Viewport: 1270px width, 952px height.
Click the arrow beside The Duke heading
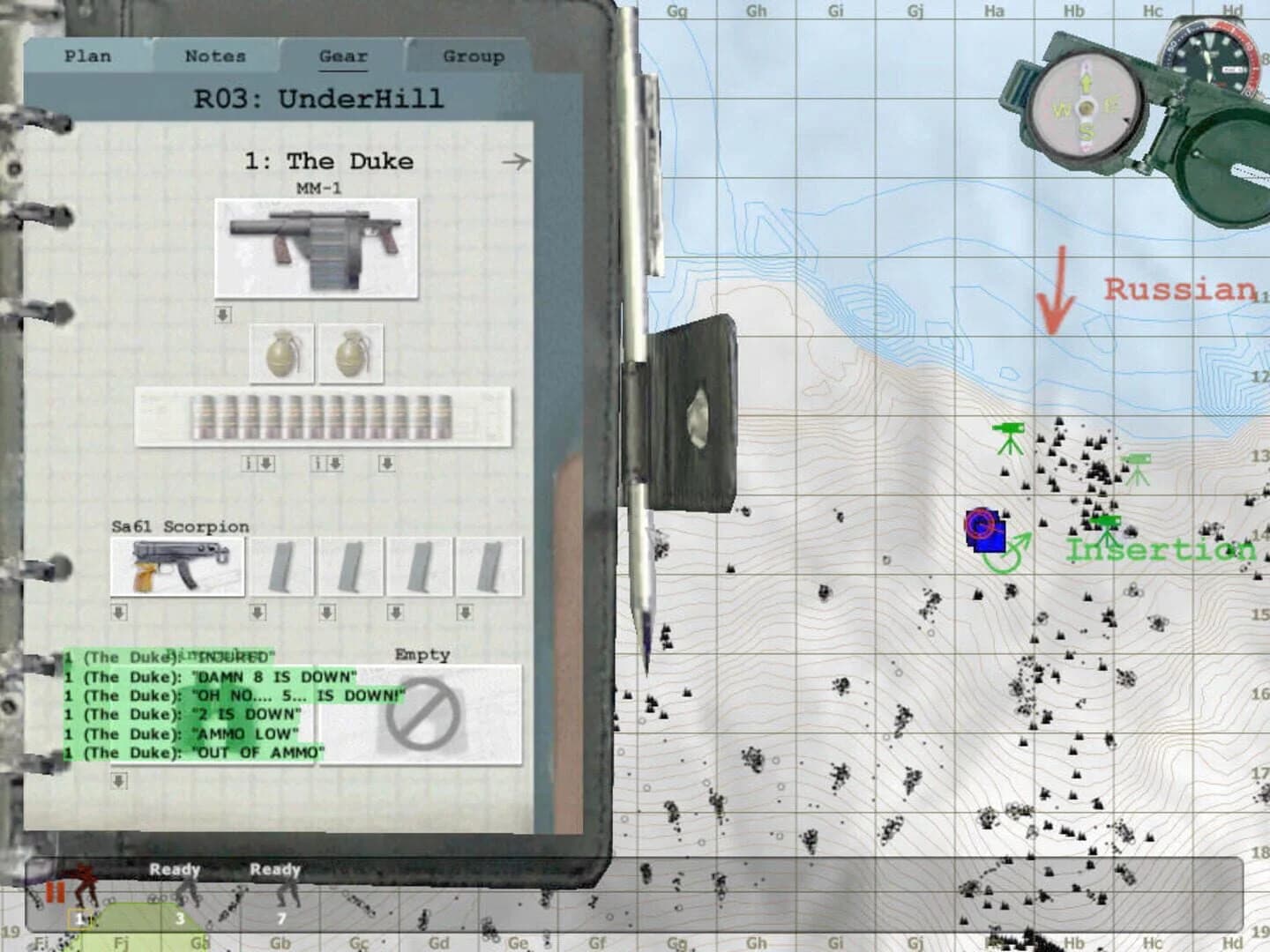click(x=516, y=160)
